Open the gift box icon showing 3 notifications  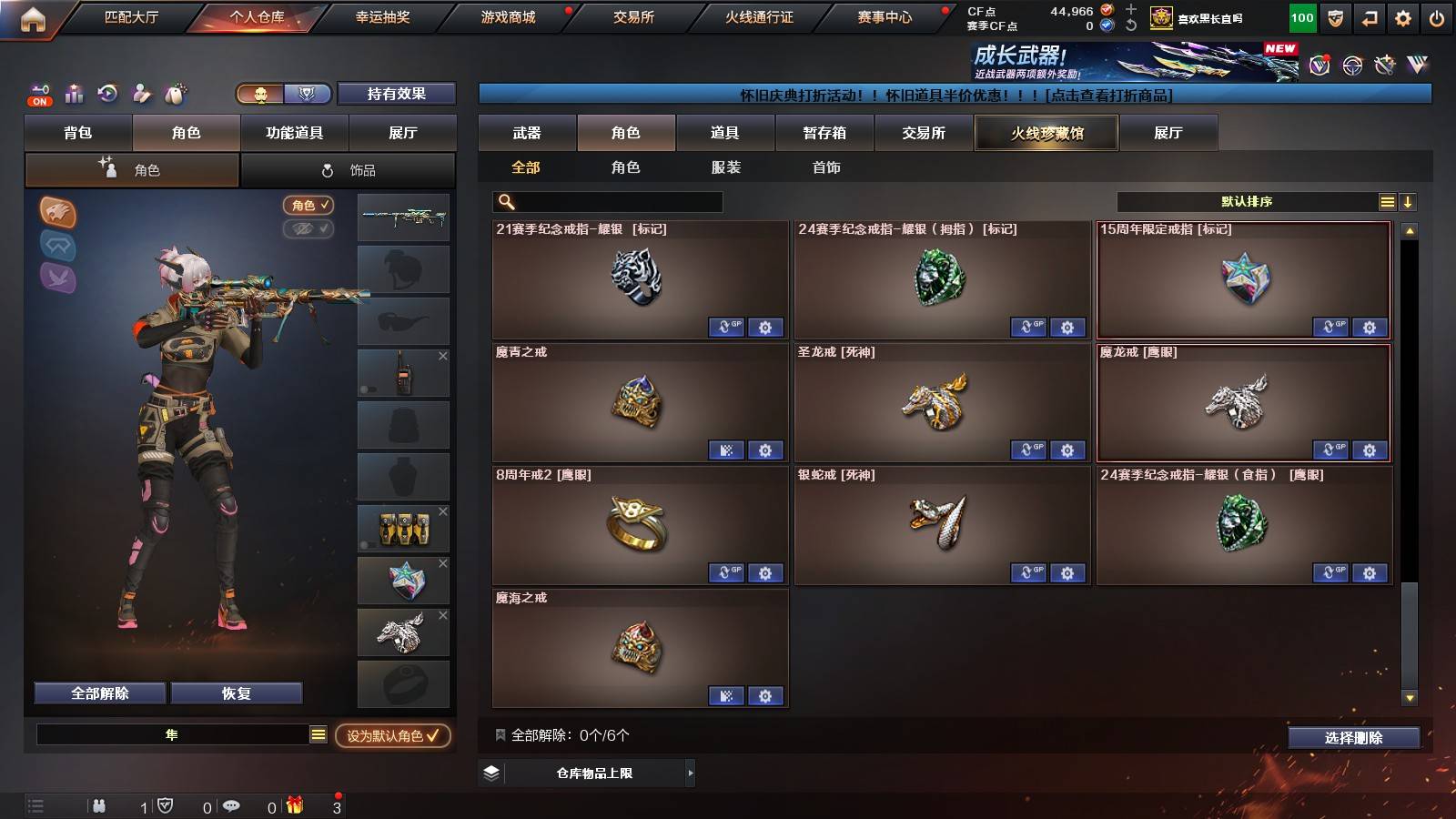(296, 806)
